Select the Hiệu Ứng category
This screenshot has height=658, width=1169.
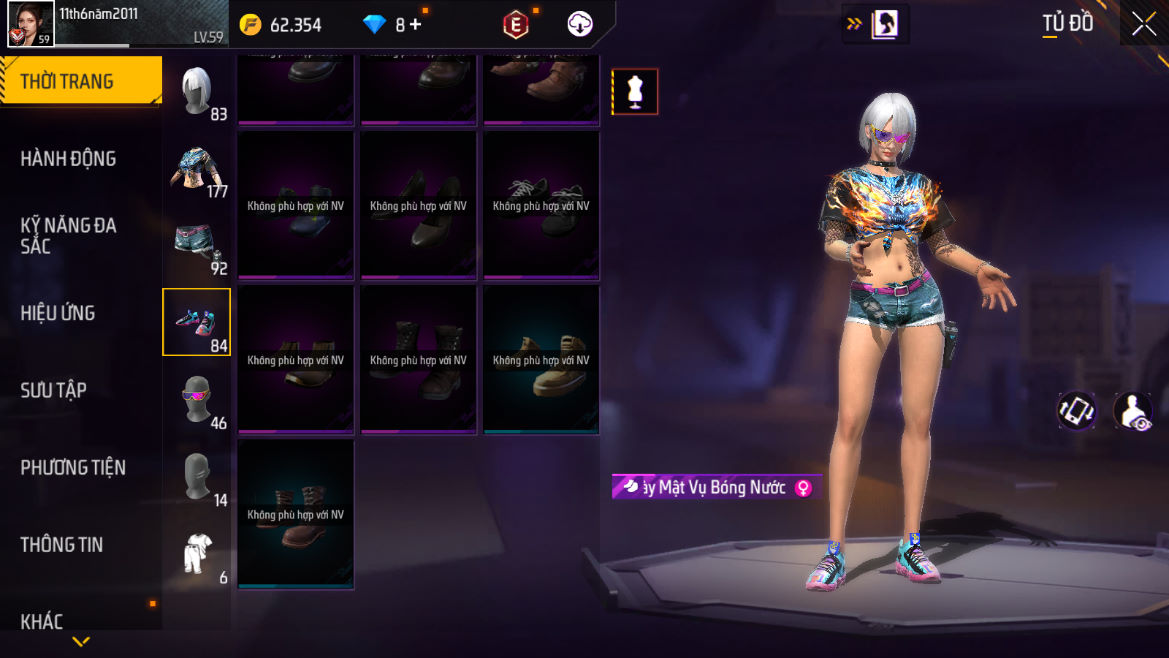coord(58,313)
